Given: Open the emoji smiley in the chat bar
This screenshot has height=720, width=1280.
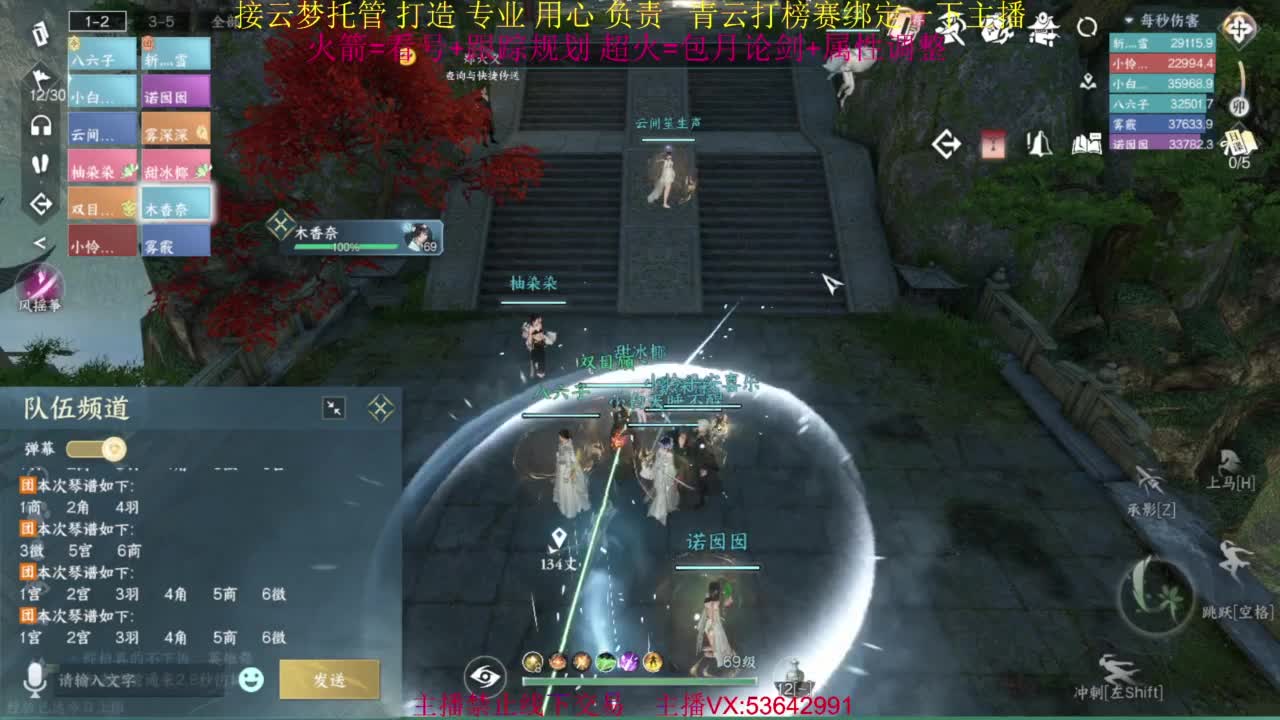Looking at the screenshot, I should [251, 680].
